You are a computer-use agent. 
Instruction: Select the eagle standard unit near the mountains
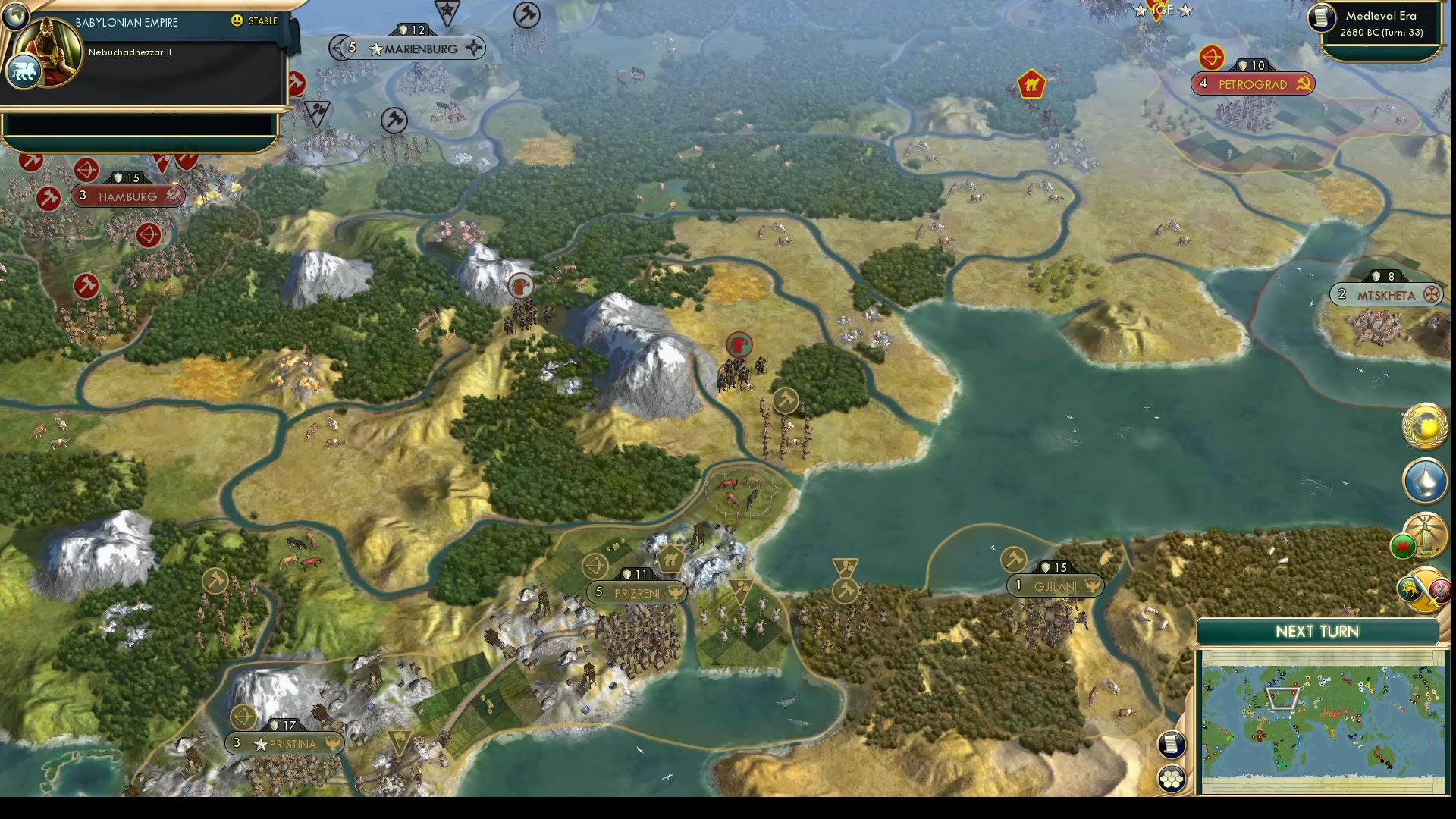click(x=522, y=286)
